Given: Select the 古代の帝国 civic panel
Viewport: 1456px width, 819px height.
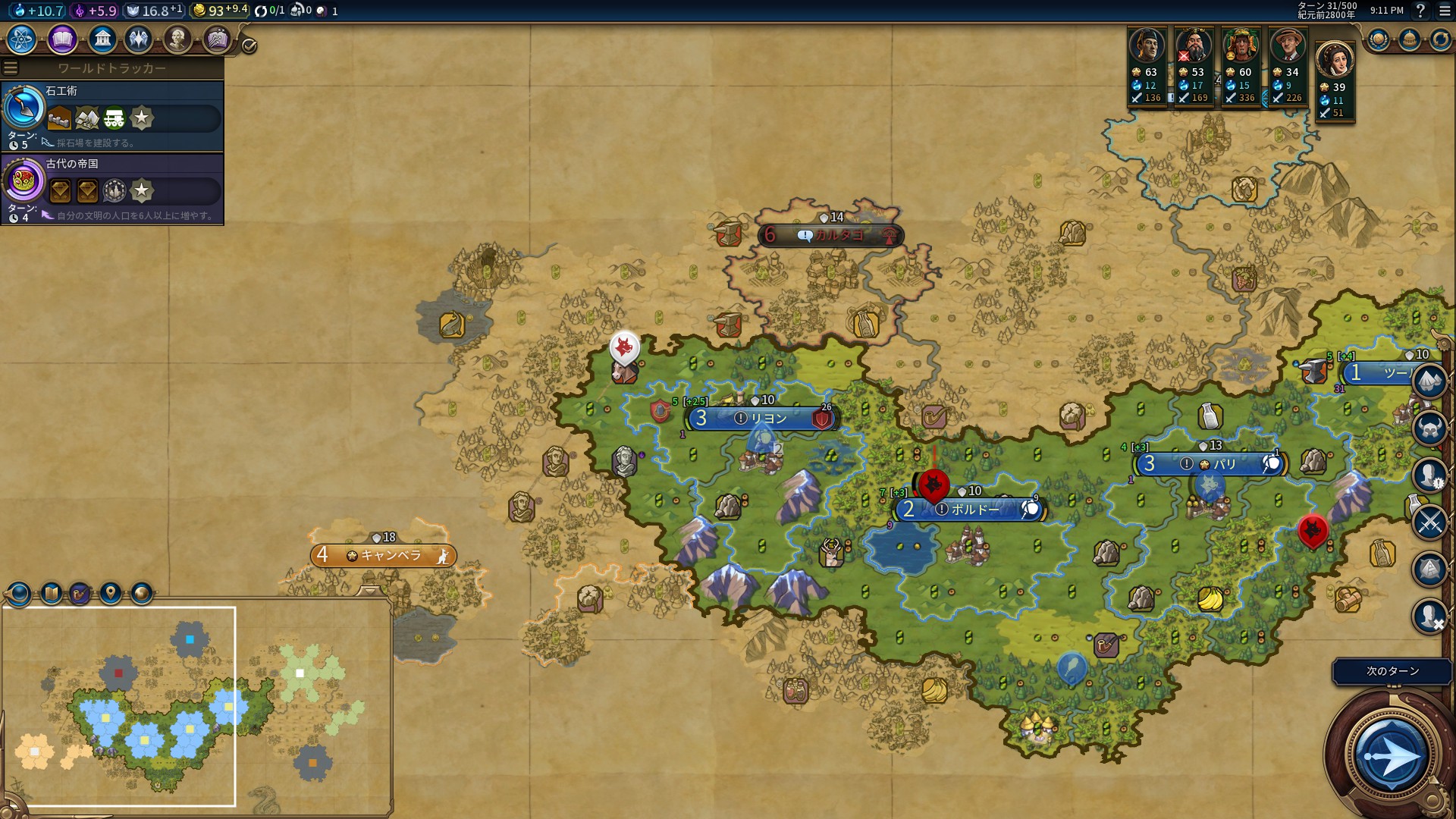Looking at the screenshot, I should 112,189.
